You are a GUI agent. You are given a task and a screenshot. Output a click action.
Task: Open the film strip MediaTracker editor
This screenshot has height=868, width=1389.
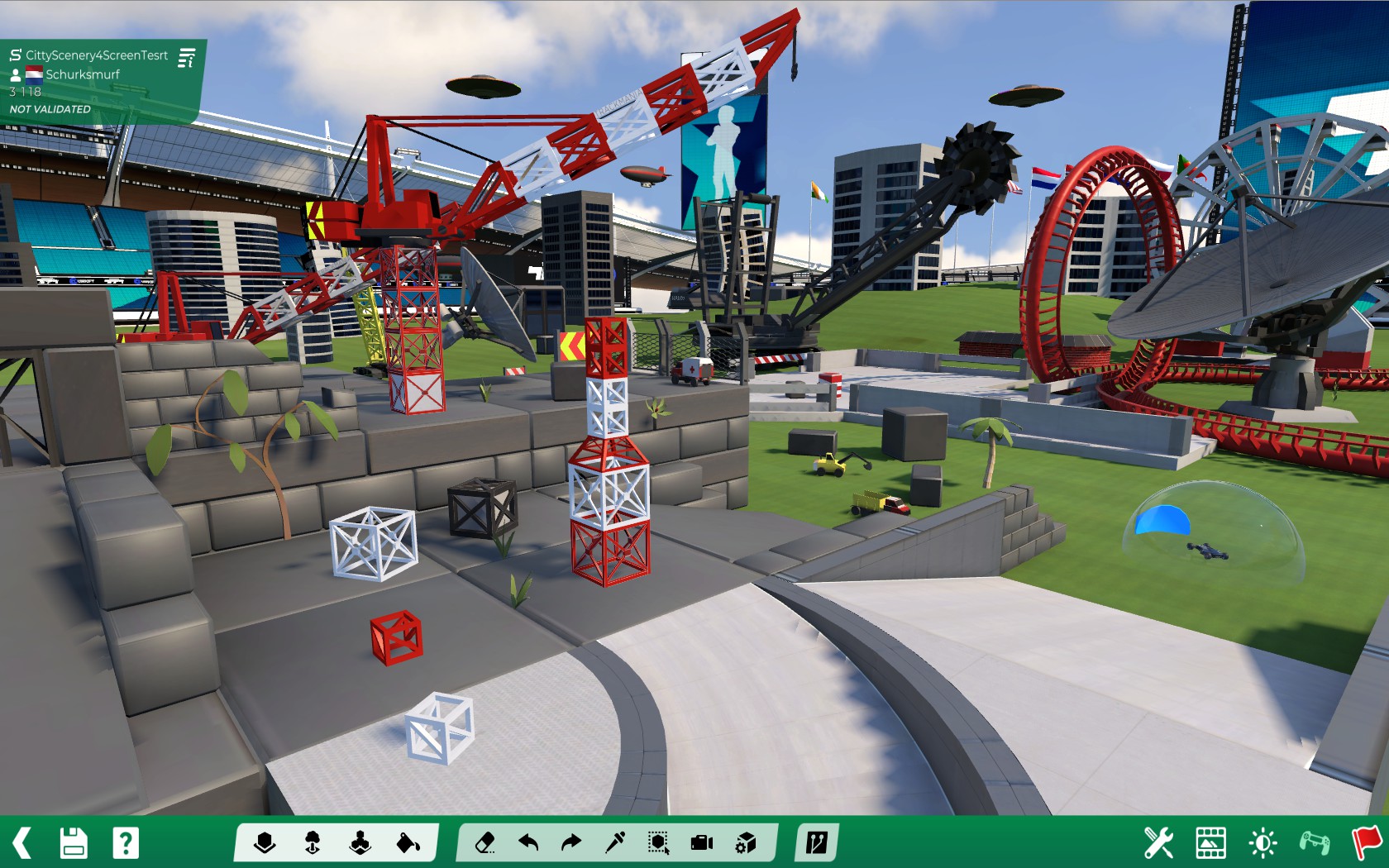[x=1210, y=843]
